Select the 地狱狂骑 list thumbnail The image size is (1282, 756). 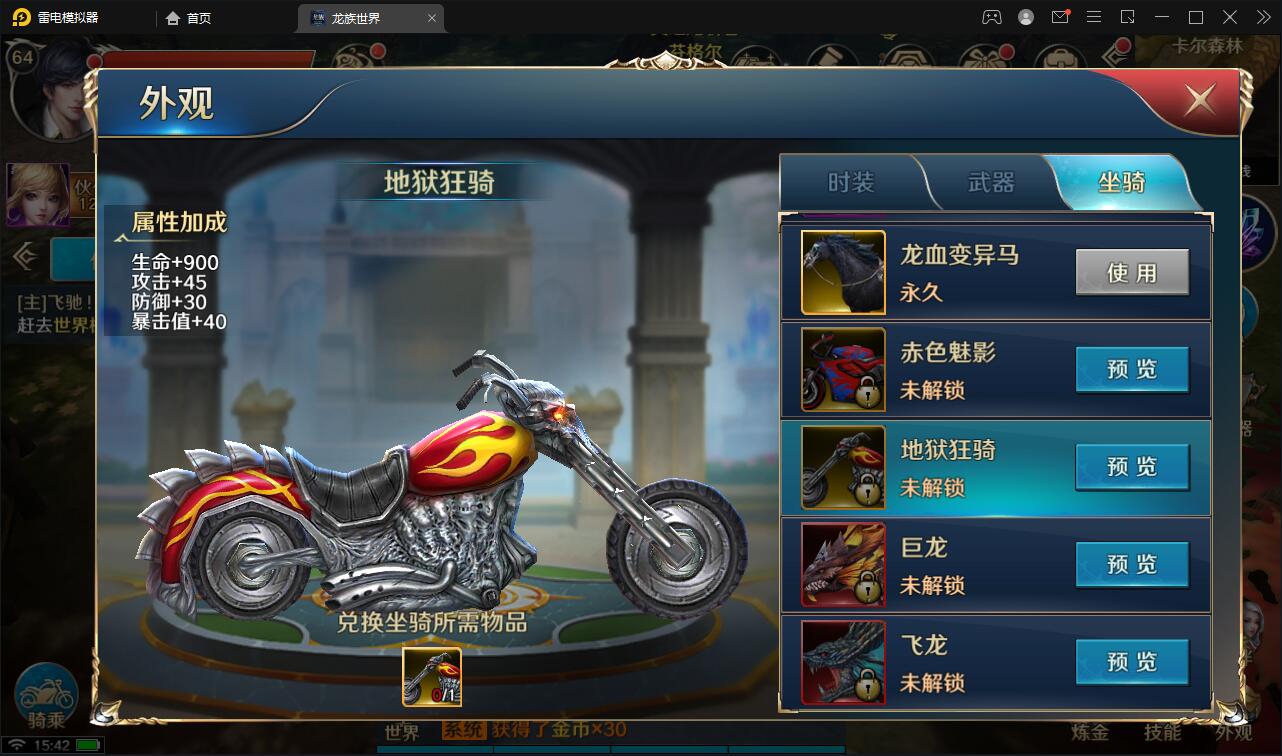843,467
